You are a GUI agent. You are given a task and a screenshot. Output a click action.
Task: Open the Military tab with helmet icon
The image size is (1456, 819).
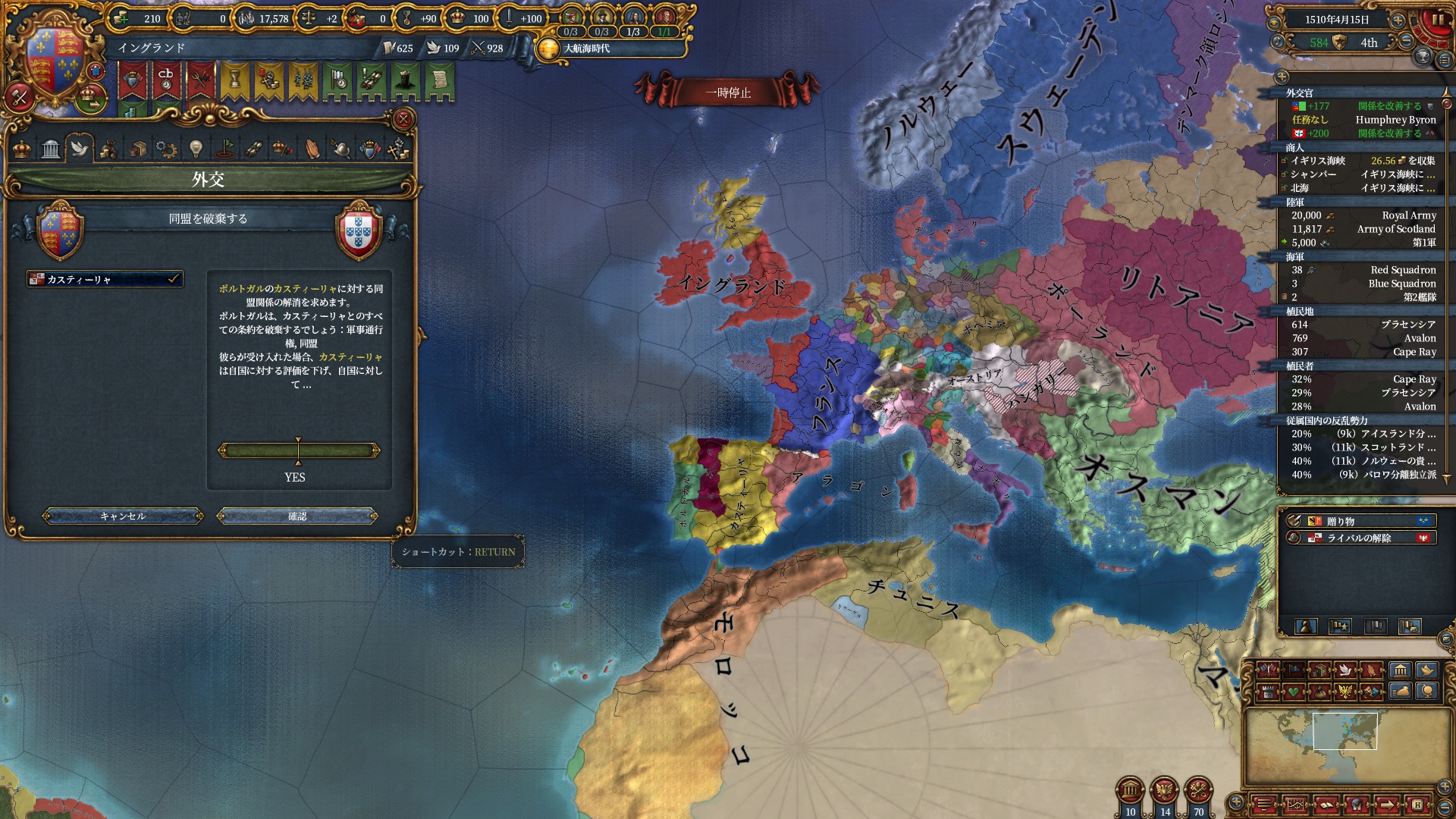point(340,149)
